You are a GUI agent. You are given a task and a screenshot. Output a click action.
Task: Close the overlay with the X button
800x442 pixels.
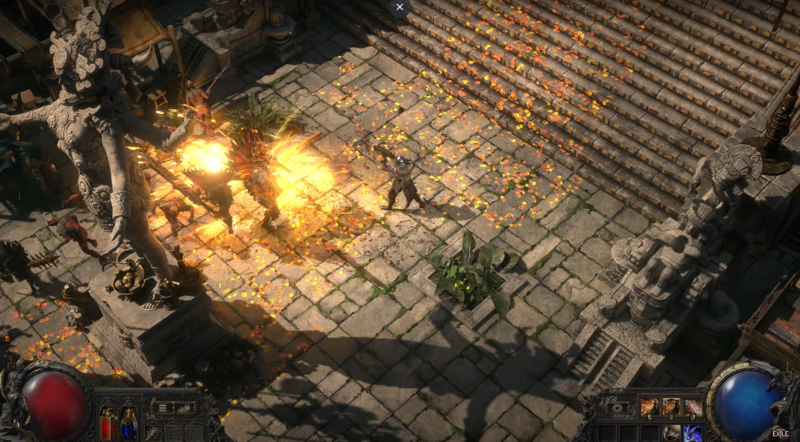click(x=400, y=7)
